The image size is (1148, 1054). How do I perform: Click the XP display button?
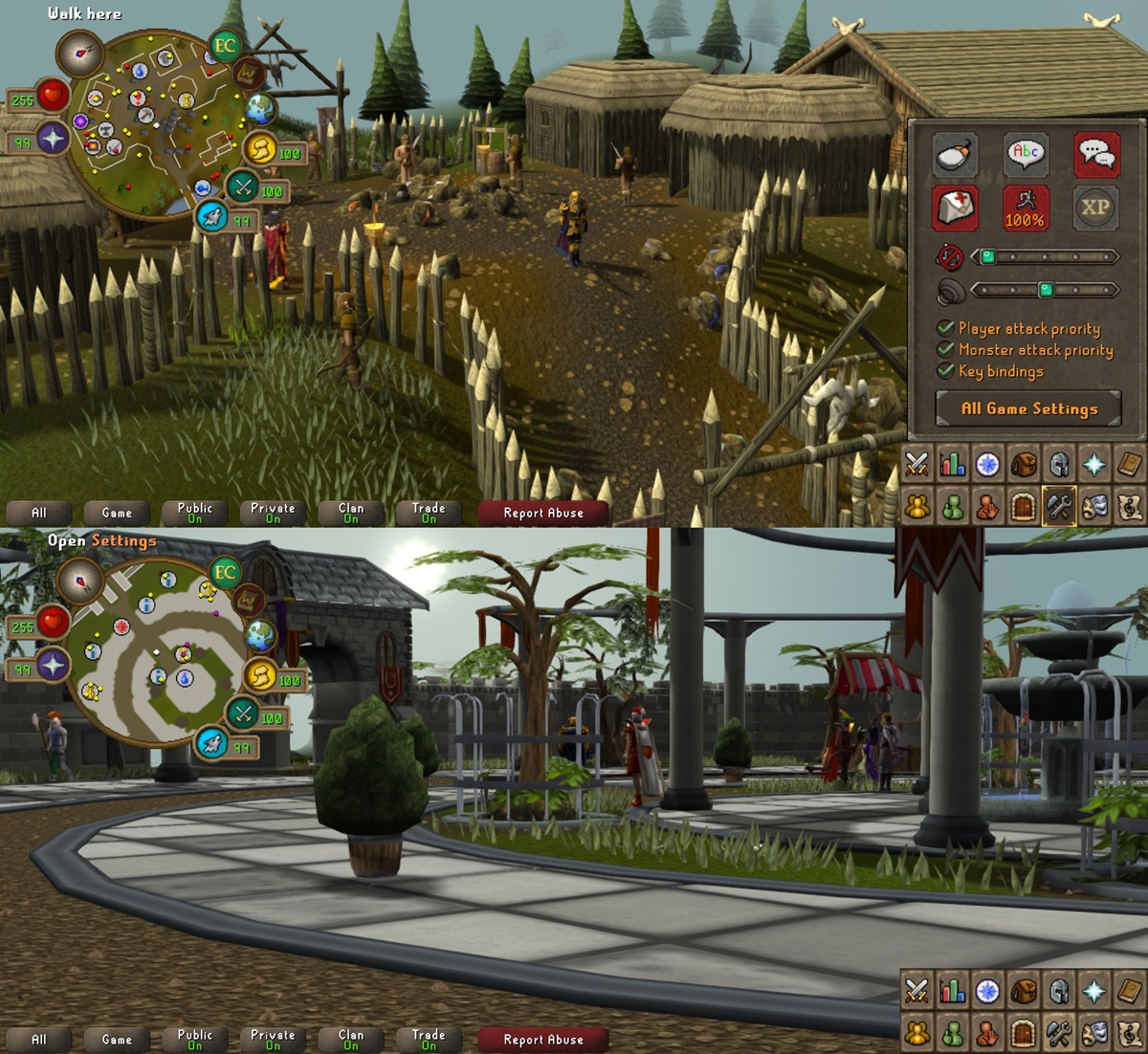click(1096, 208)
